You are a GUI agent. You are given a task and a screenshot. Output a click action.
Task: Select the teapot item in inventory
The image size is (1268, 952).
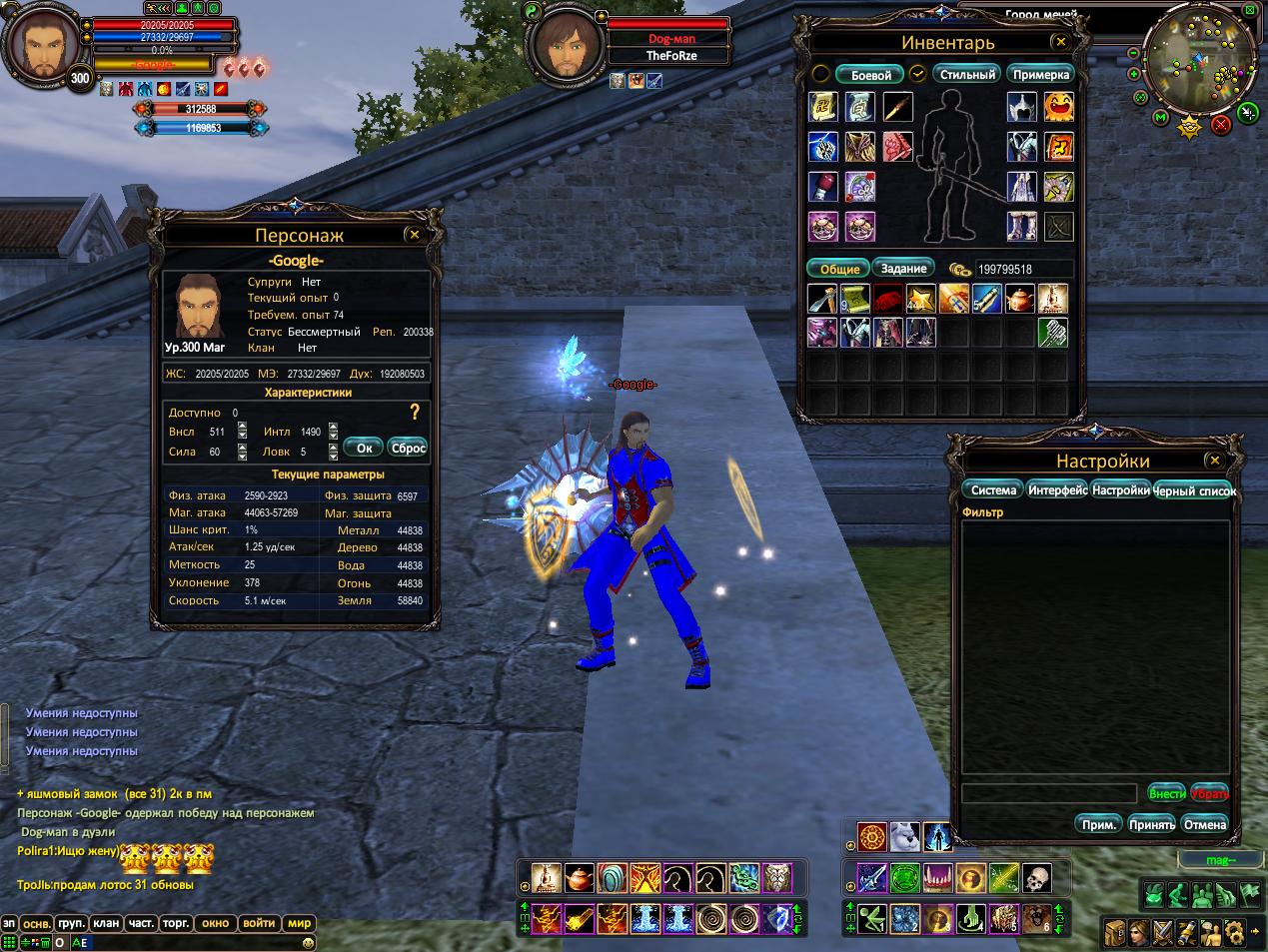click(1018, 299)
